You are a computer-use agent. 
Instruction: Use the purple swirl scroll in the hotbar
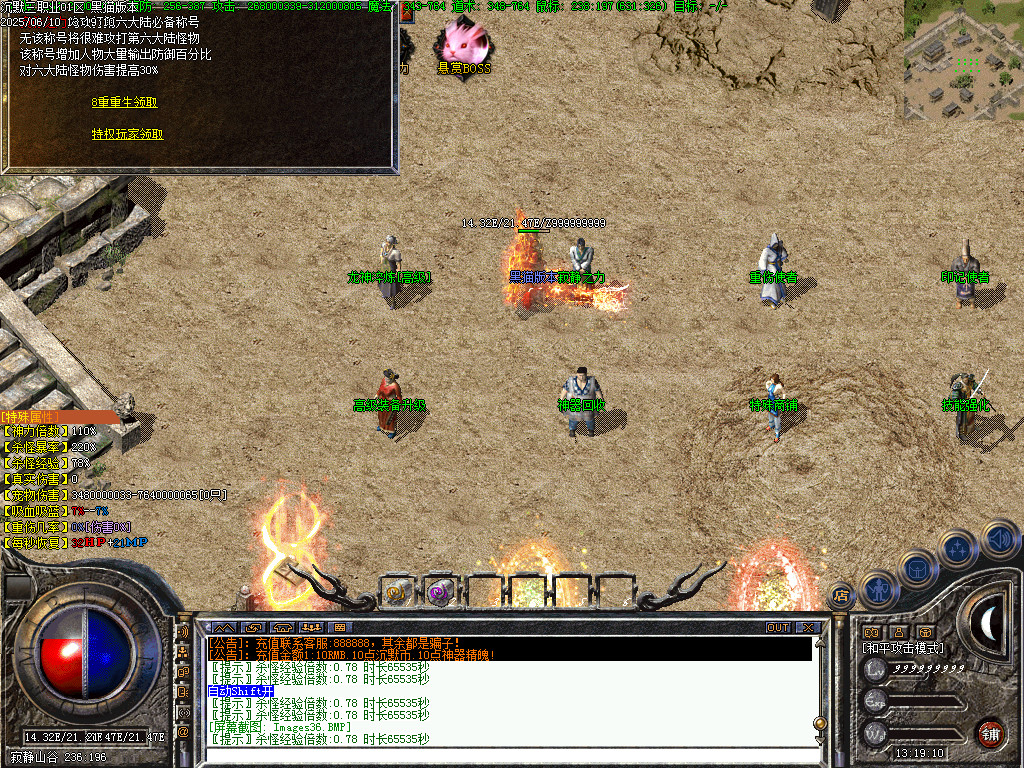click(439, 592)
